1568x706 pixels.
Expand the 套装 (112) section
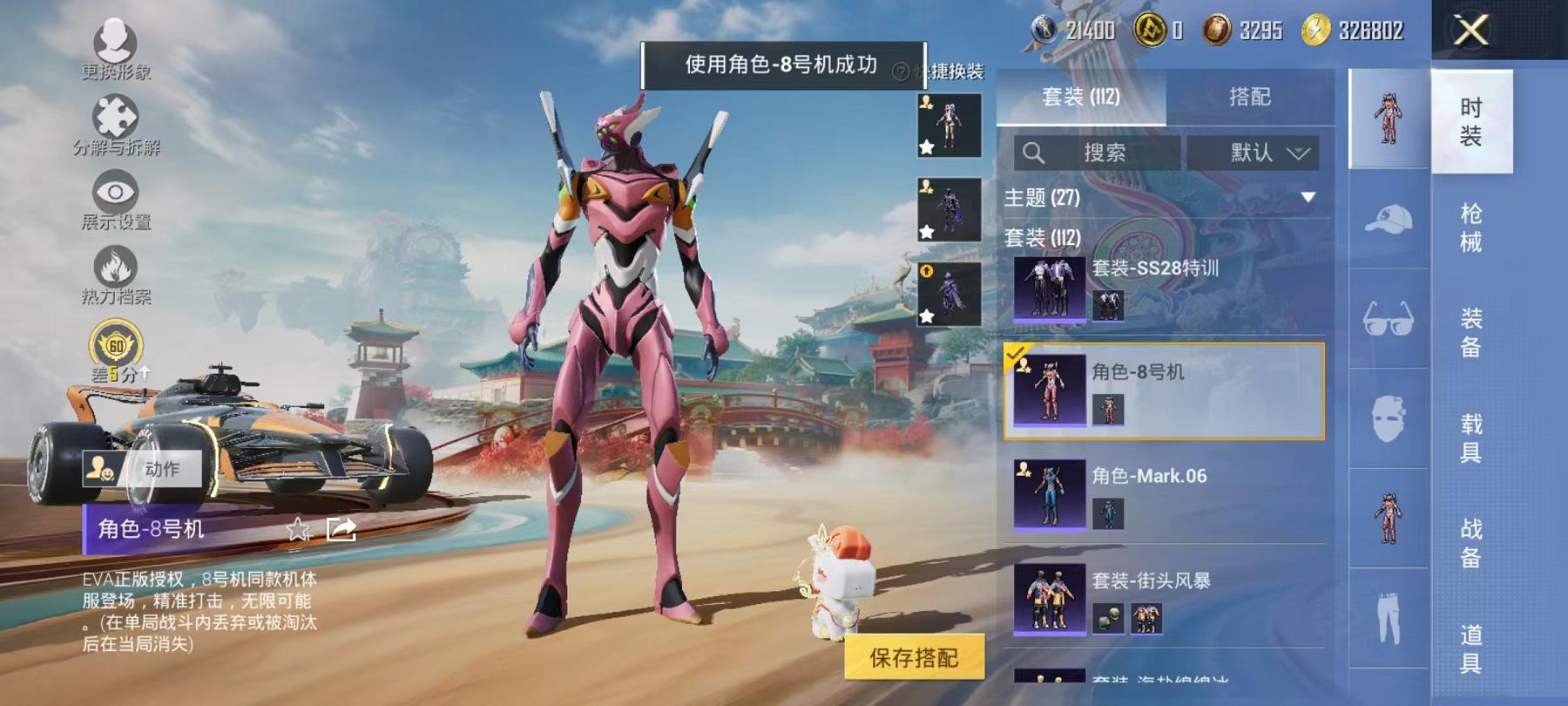[1042, 238]
